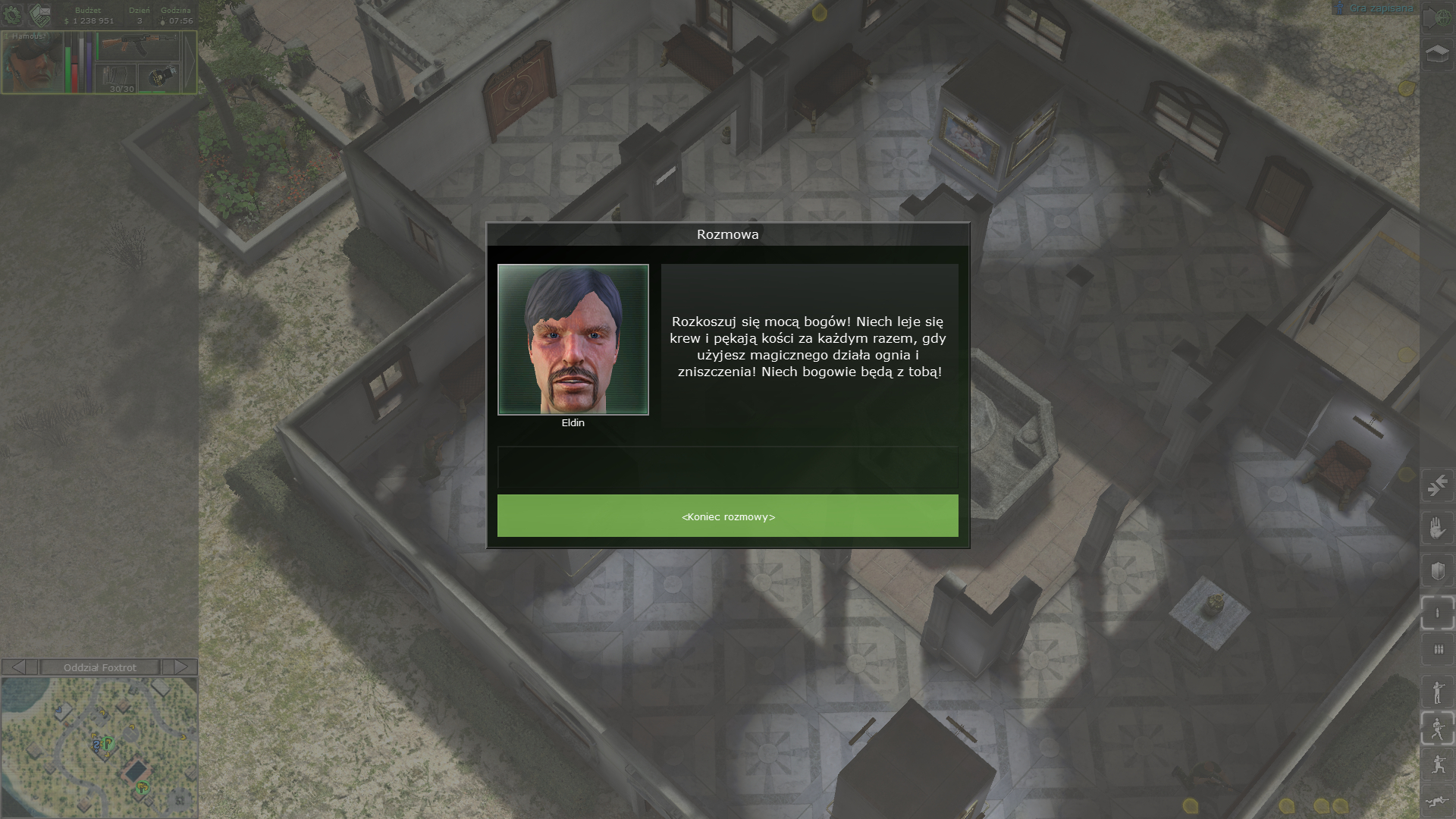Activate the shield defensive mode icon
Screen dimensions: 1456x819
[1437, 570]
